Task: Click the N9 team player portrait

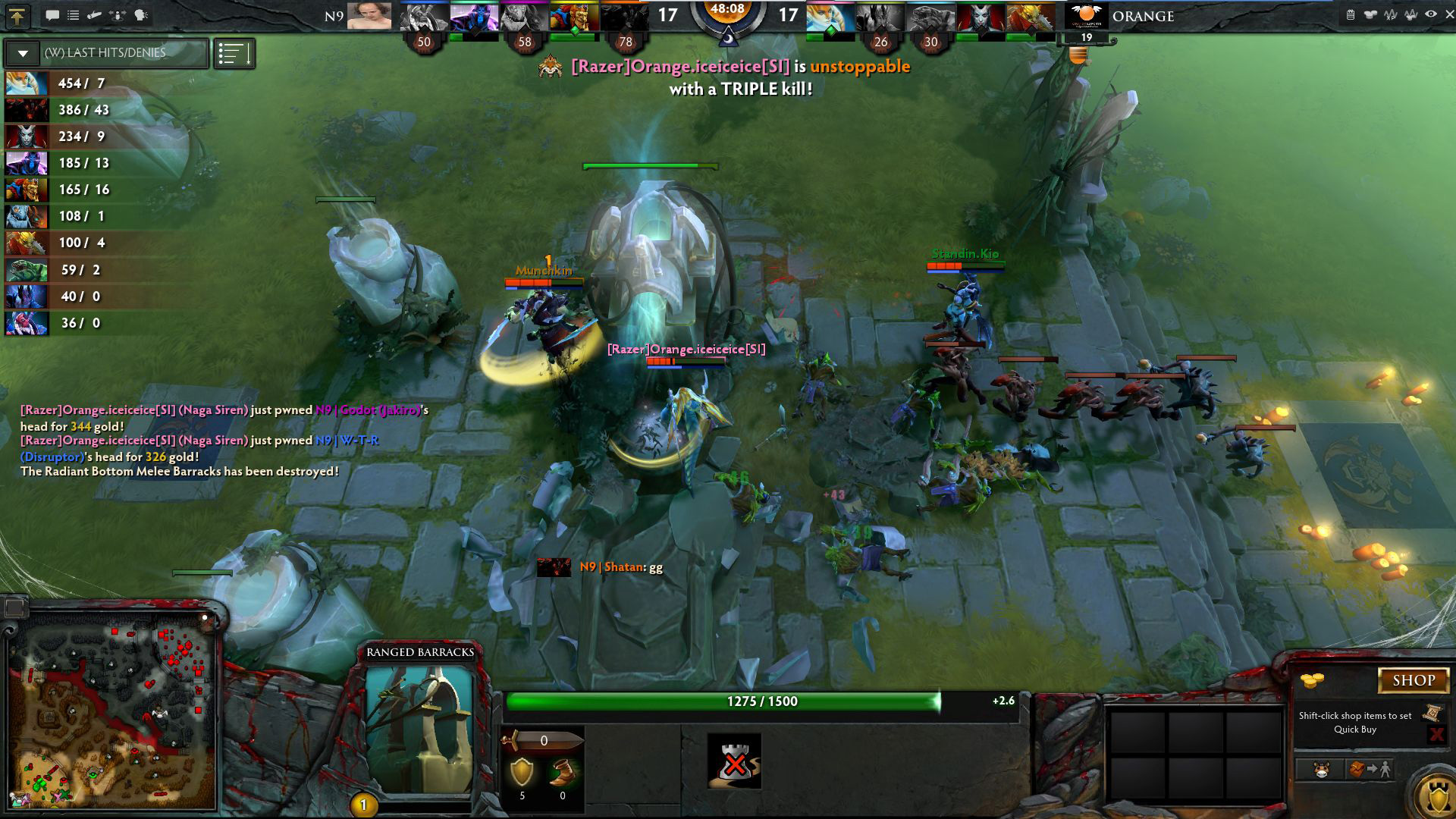Action: coord(369,16)
